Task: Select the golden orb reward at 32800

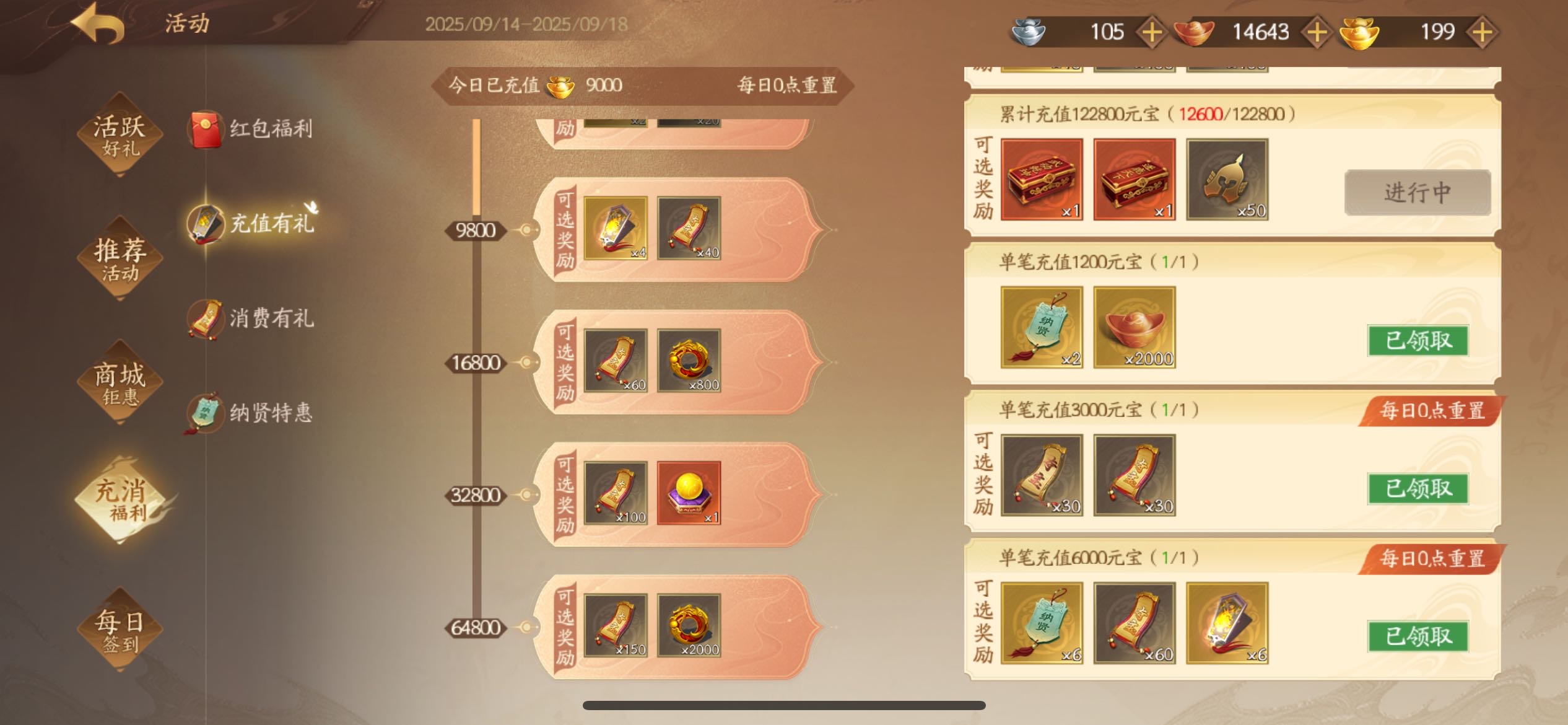Action: point(689,493)
